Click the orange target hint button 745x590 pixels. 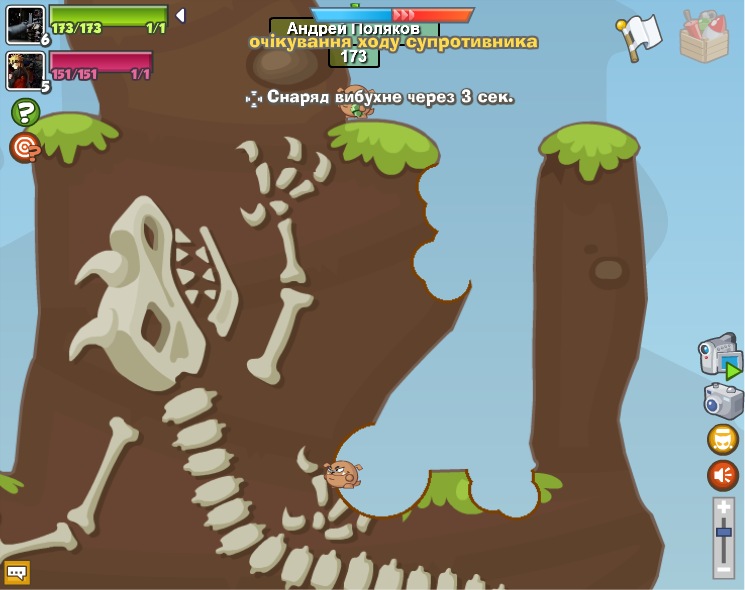tap(25, 148)
